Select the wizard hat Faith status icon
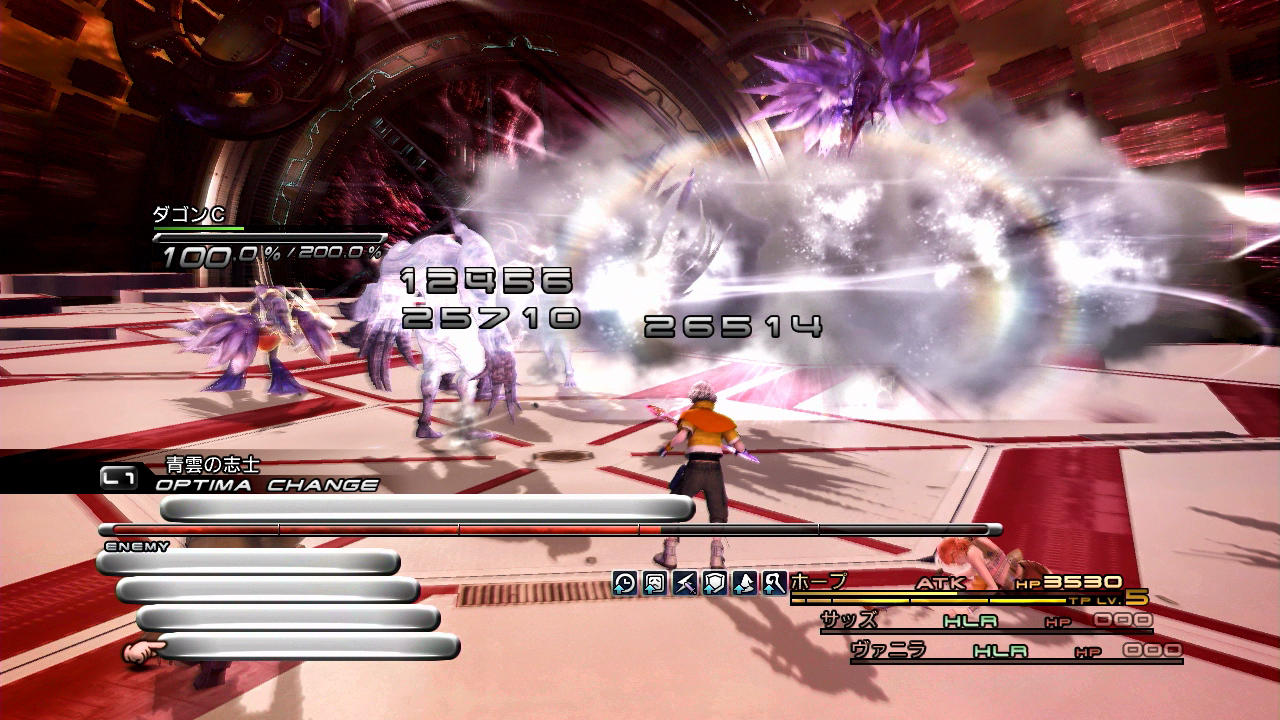This screenshot has width=1280, height=720. [x=744, y=583]
